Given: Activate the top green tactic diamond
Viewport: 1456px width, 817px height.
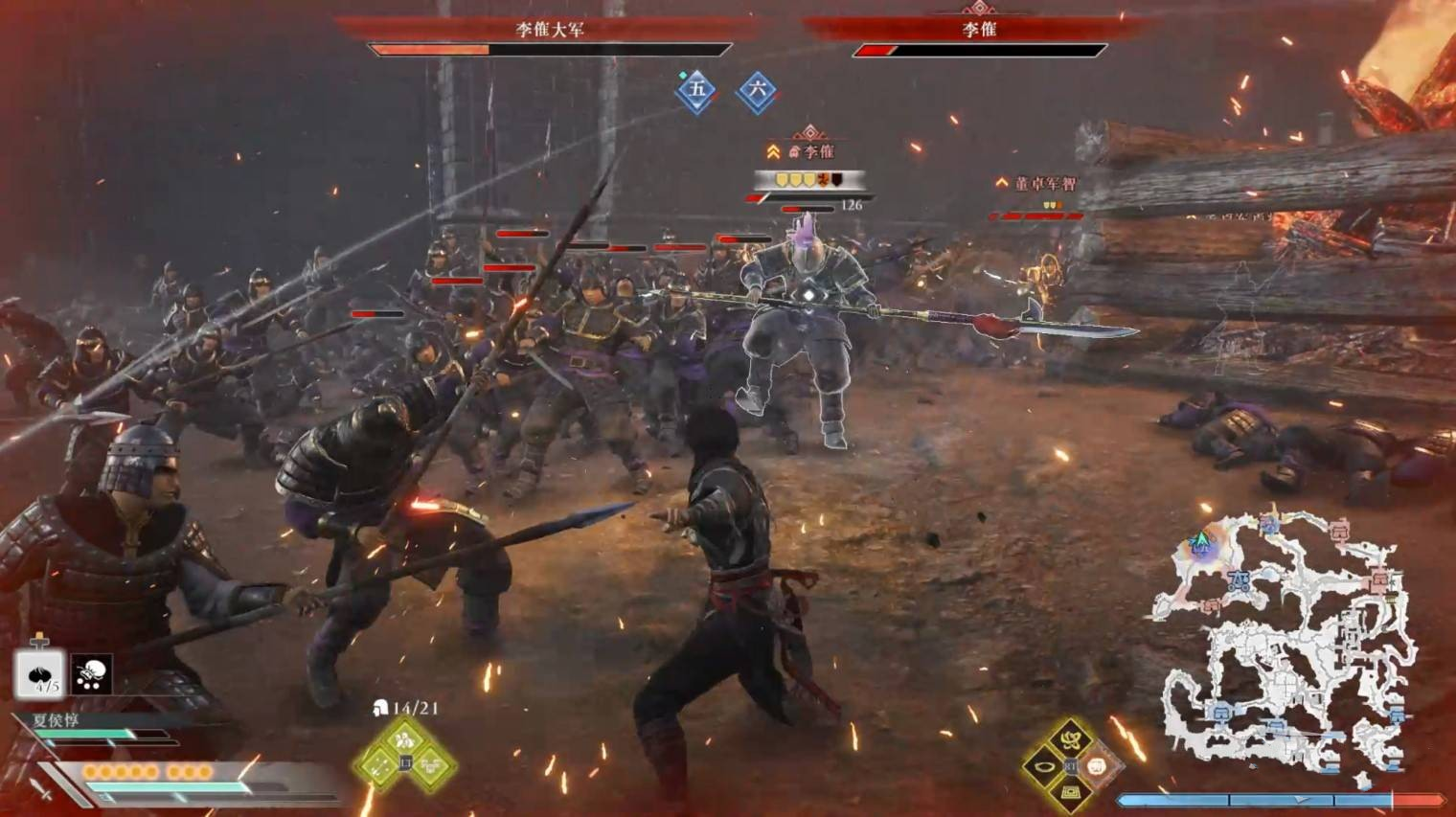Looking at the screenshot, I should [x=404, y=738].
